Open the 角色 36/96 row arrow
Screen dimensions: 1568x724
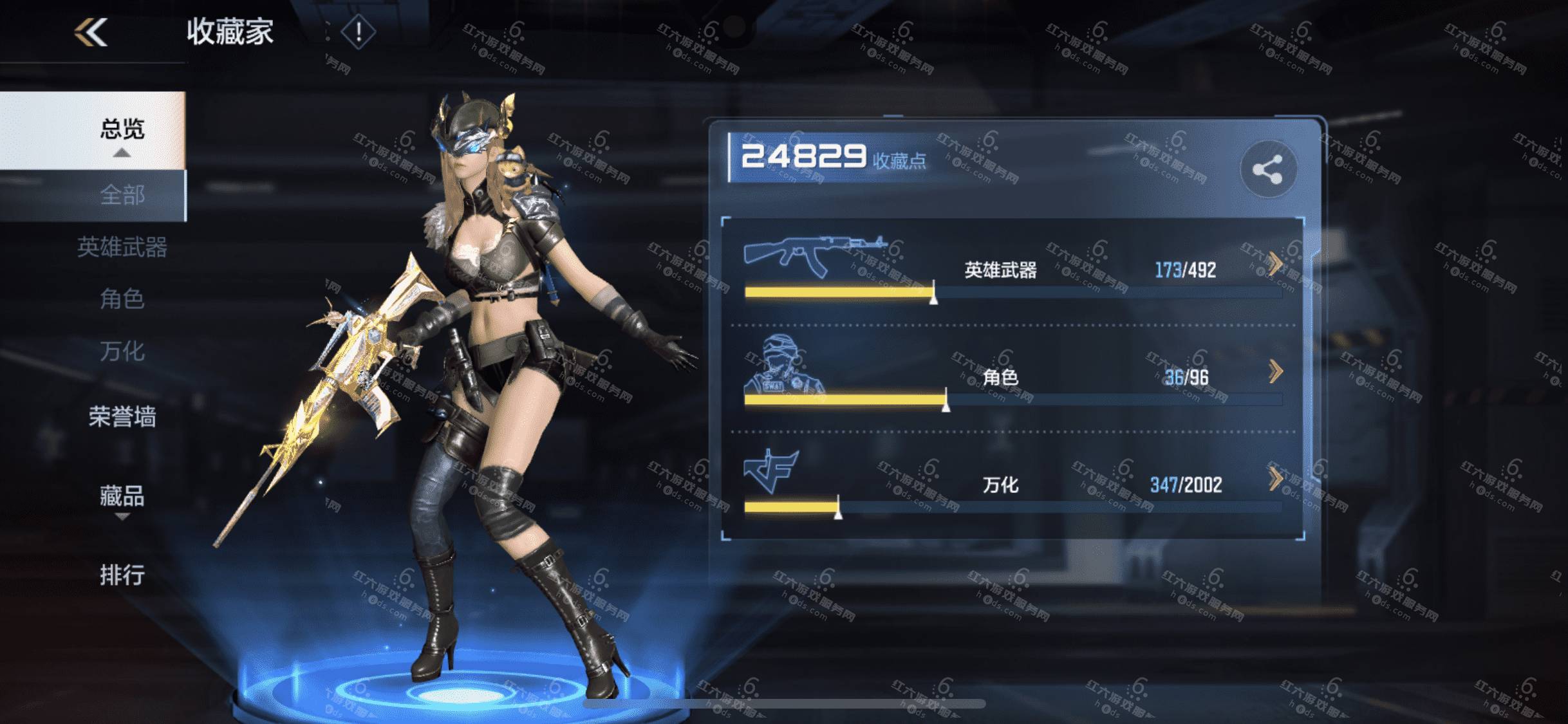point(1274,371)
